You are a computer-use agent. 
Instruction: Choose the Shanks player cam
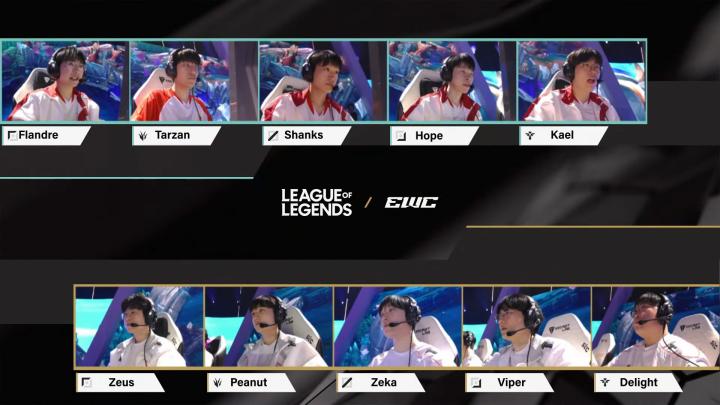click(x=323, y=81)
